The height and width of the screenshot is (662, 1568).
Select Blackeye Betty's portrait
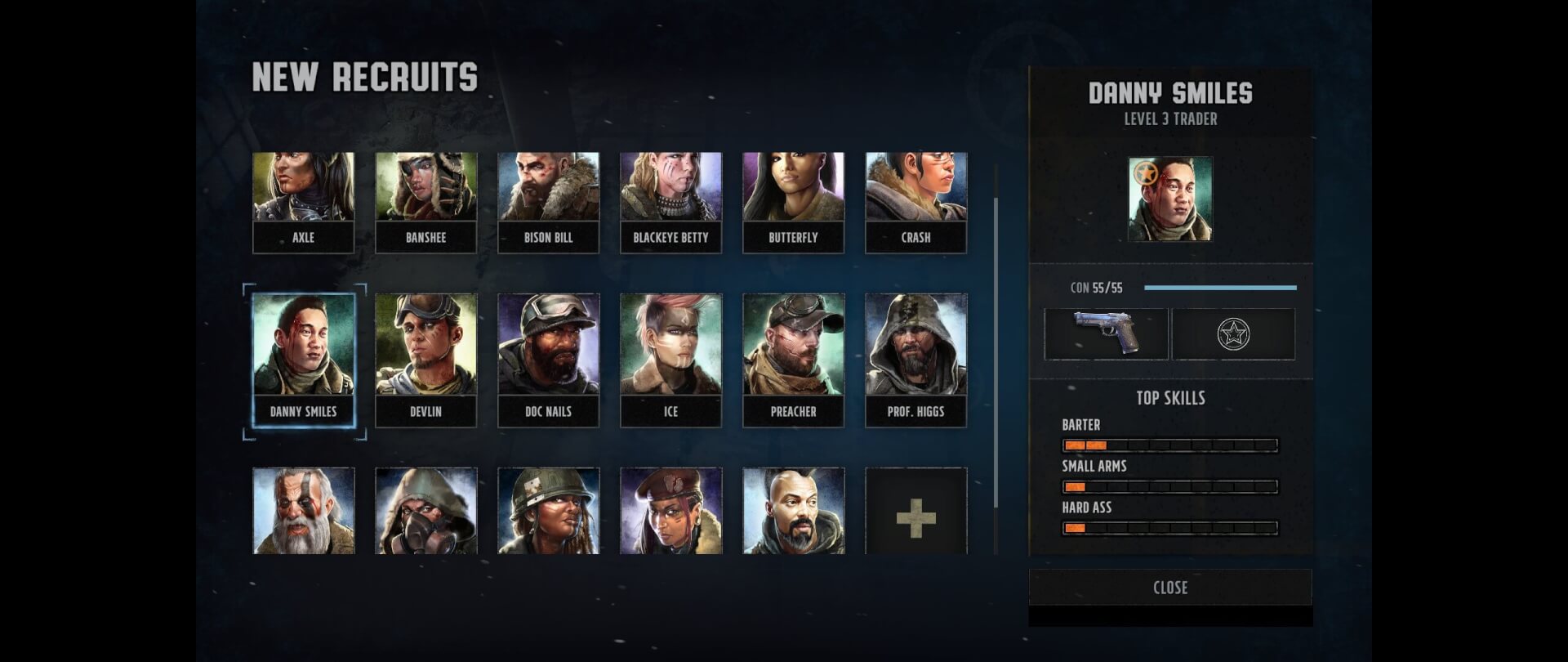(x=670, y=202)
